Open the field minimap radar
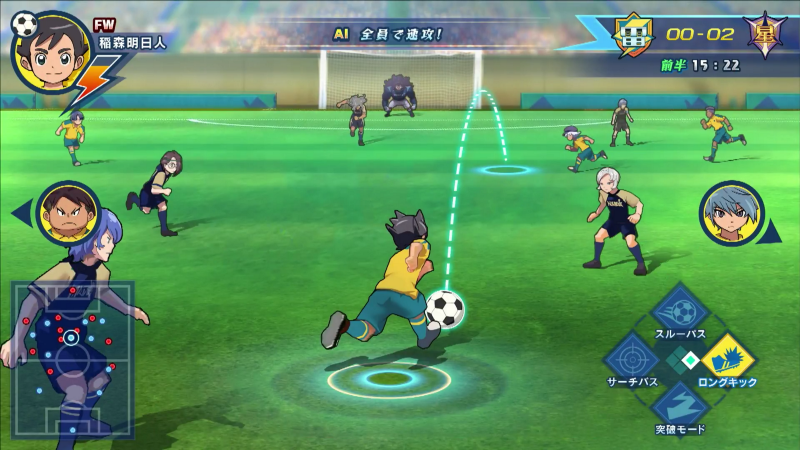This screenshot has width=800, height=450. pos(72,344)
